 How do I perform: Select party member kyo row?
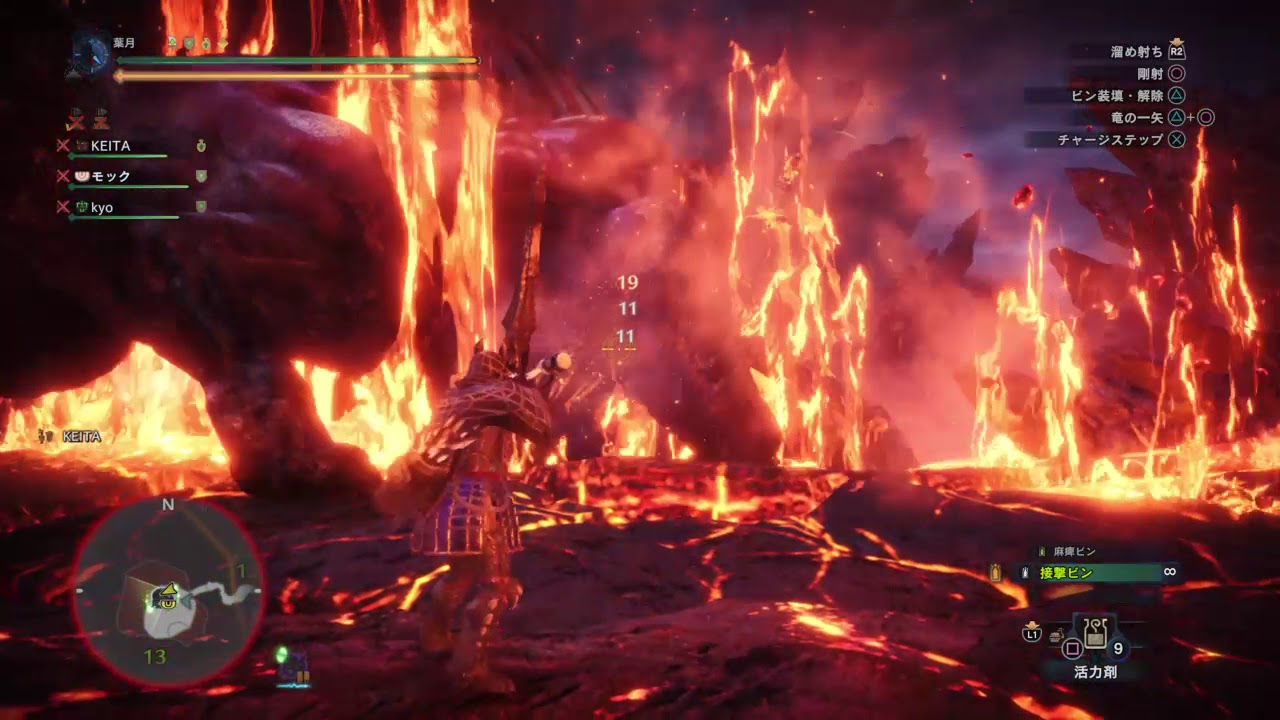click(102, 208)
